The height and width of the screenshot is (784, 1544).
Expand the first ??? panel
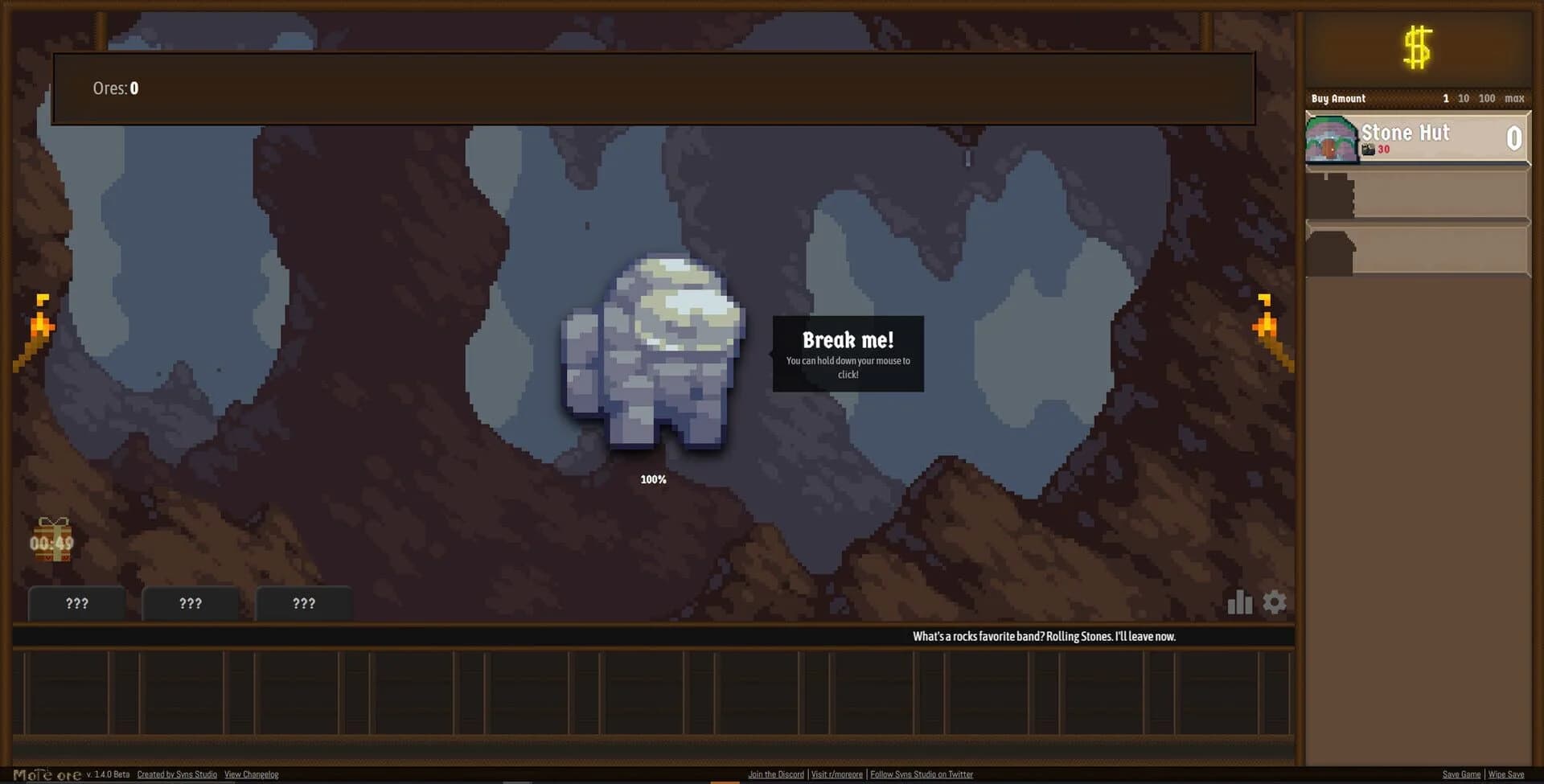(x=76, y=602)
